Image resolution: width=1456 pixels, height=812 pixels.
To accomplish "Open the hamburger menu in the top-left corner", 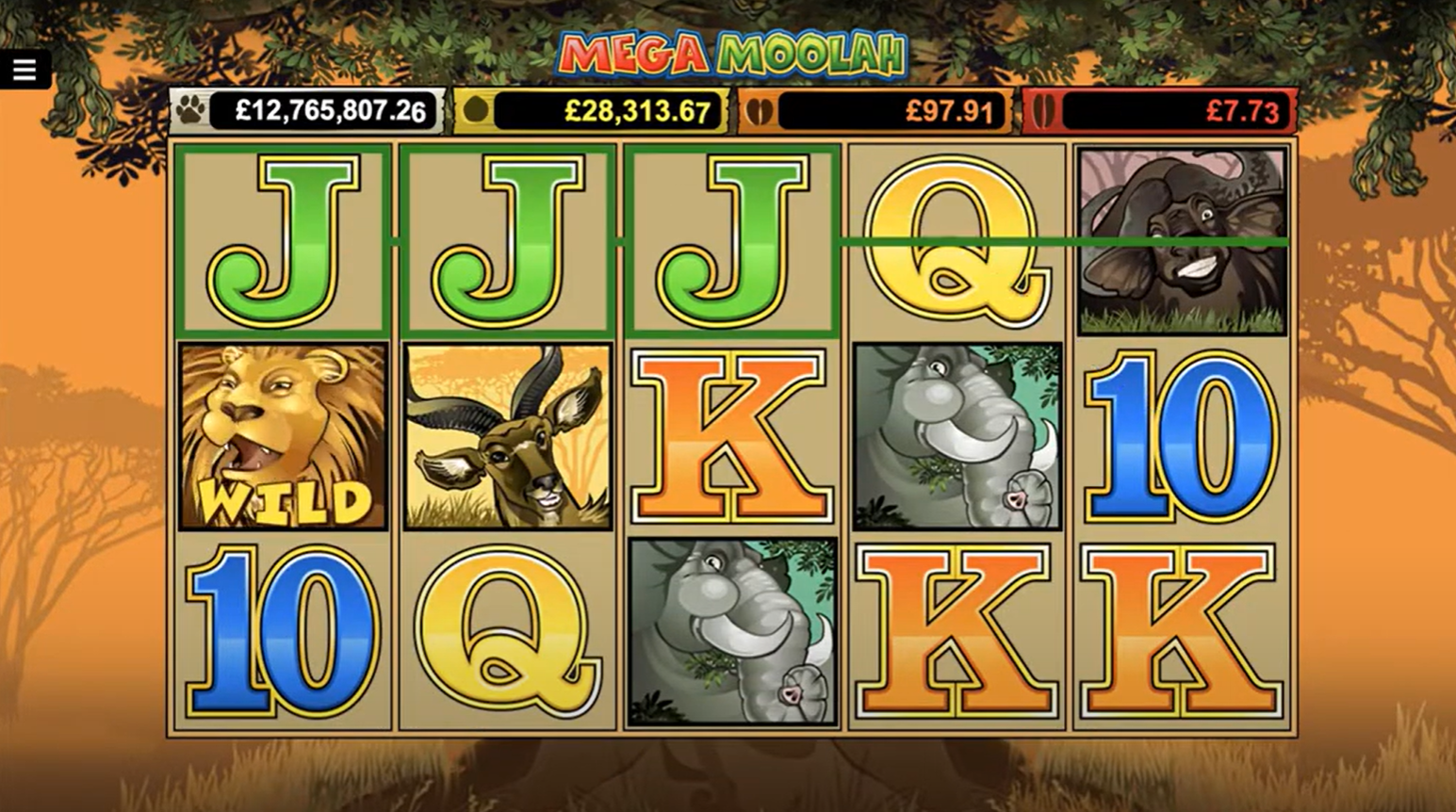I will [25, 69].
